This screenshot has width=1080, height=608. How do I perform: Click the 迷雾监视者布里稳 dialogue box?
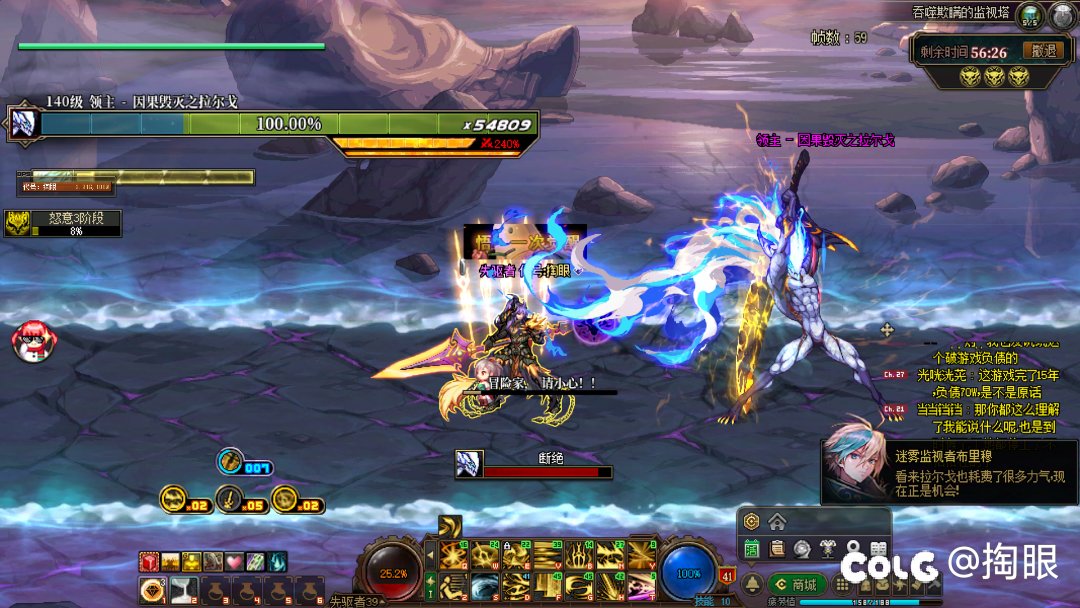click(948, 471)
